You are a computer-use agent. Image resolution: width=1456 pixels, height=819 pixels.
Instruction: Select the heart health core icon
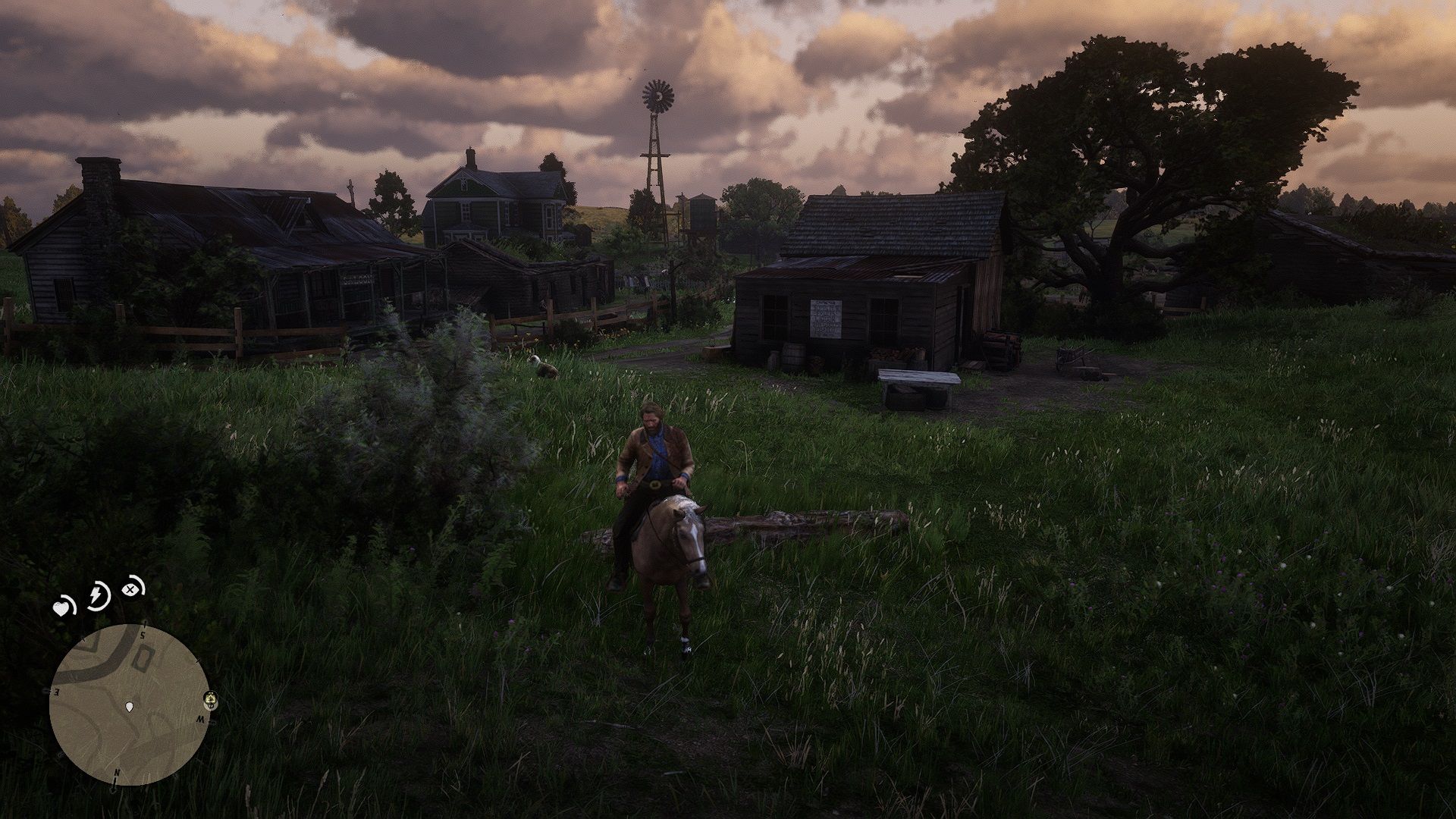tap(62, 607)
